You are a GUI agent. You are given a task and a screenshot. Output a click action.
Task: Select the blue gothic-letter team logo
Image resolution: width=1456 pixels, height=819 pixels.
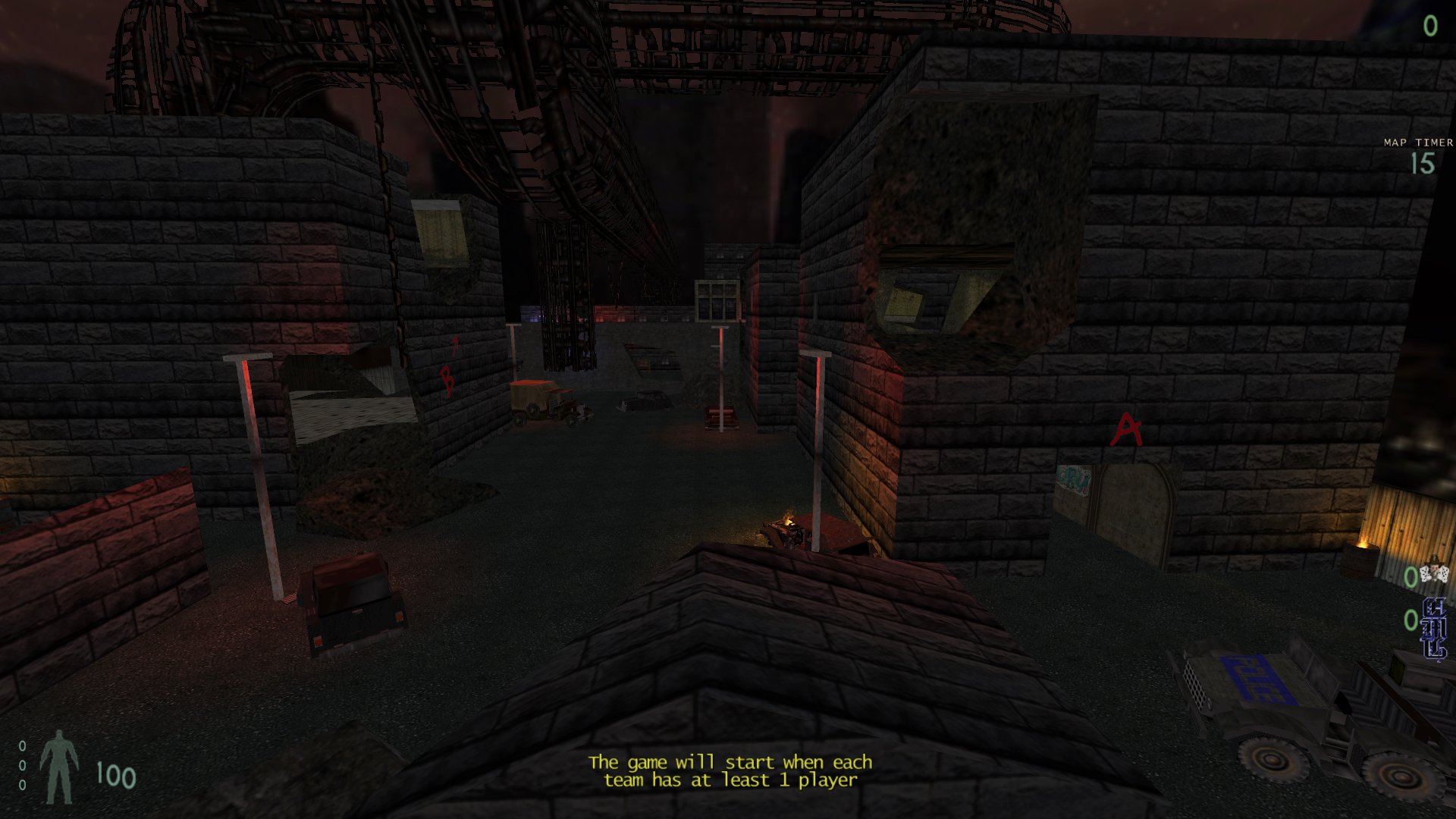(x=1434, y=629)
